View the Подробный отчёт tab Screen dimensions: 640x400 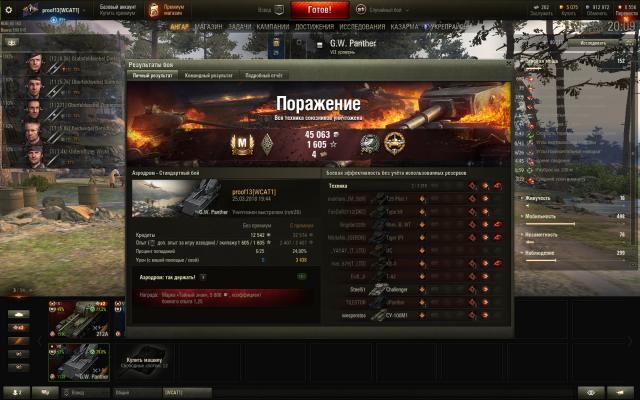coord(264,75)
